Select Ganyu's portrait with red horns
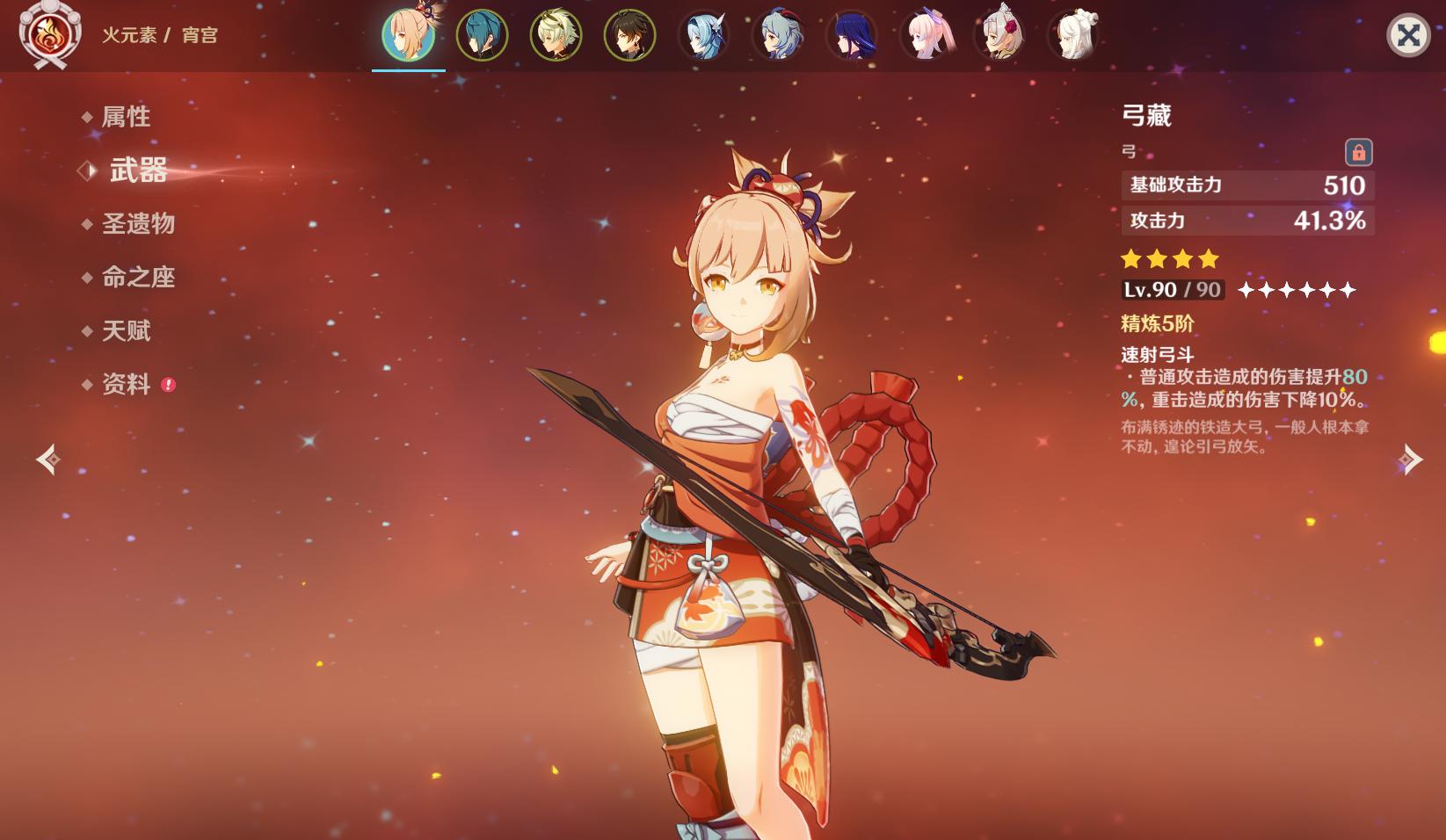Screen dimensions: 1446x840 pos(778,36)
